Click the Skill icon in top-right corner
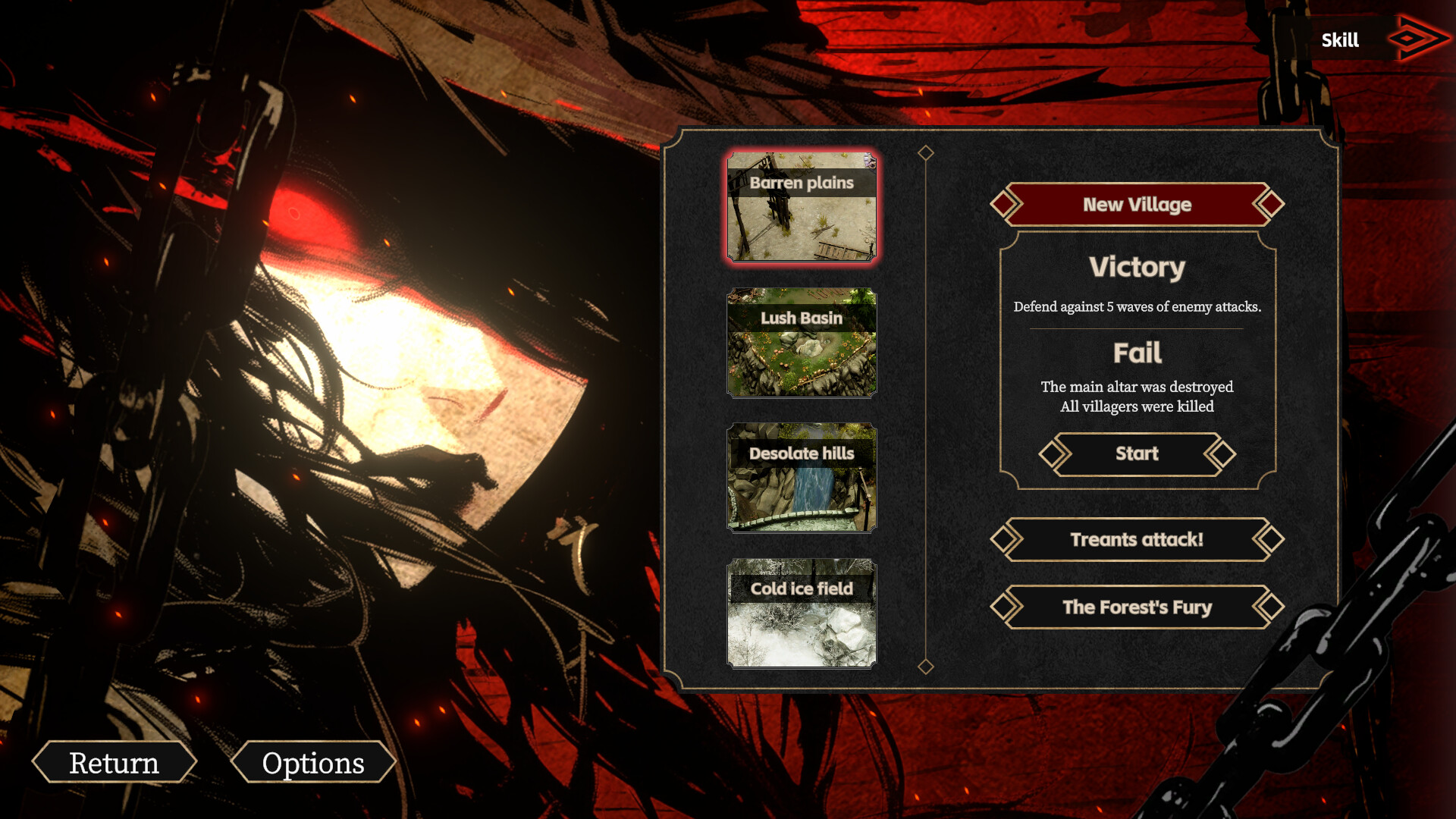This screenshot has width=1456, height=819. pos(1339,40)
